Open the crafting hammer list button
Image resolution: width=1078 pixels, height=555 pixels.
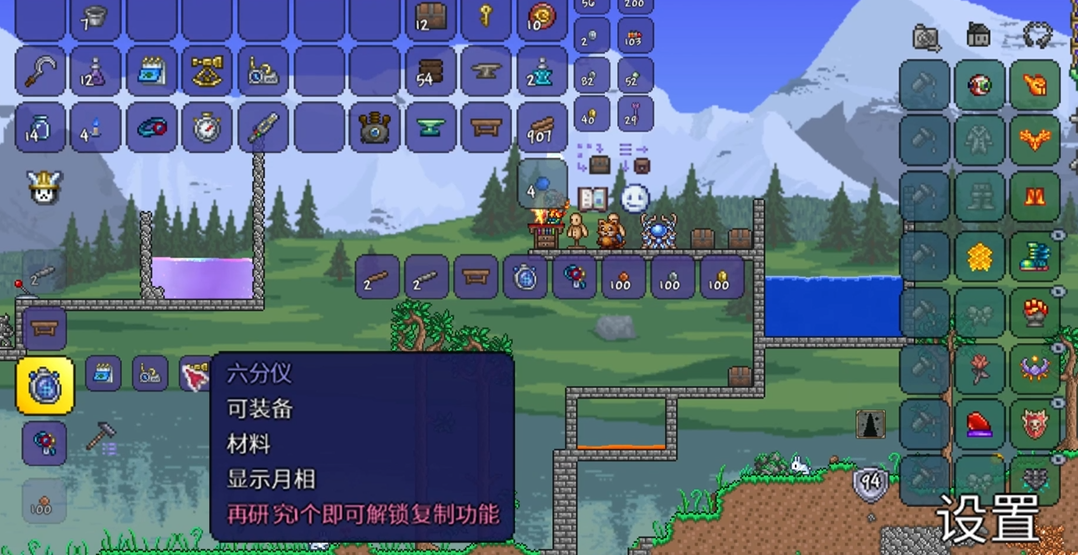point(101,437)
